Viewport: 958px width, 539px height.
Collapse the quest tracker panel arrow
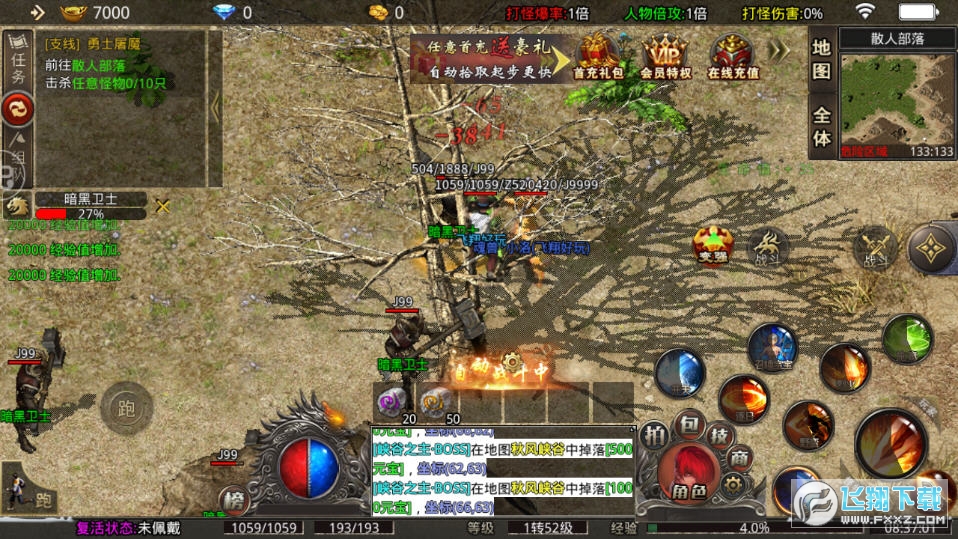pyautogui.click(x=214, y=107)
